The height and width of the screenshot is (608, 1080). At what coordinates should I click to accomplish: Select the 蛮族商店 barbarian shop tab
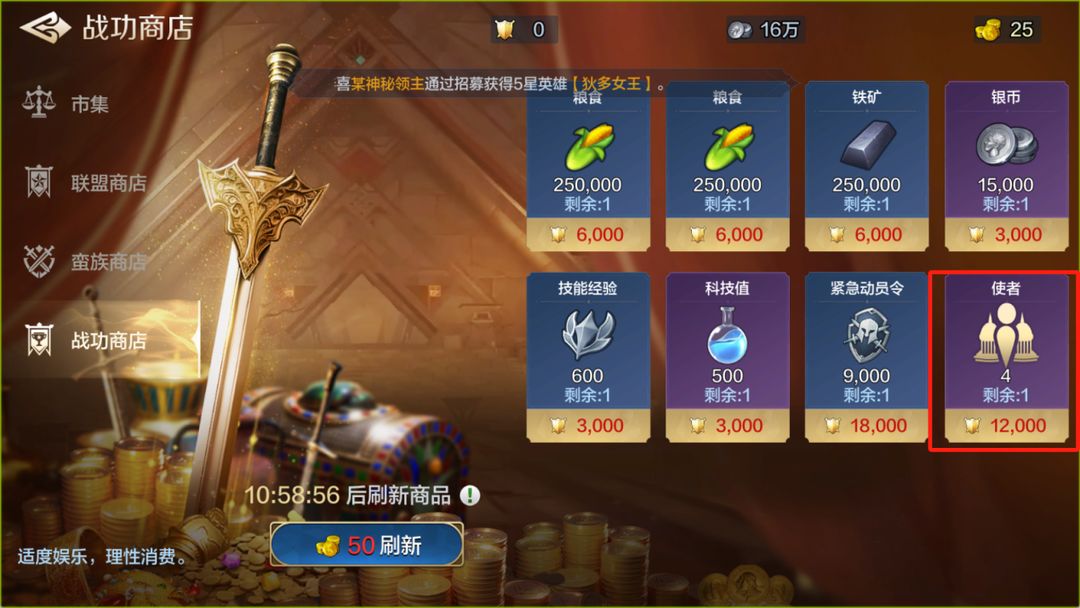(108, 262)
